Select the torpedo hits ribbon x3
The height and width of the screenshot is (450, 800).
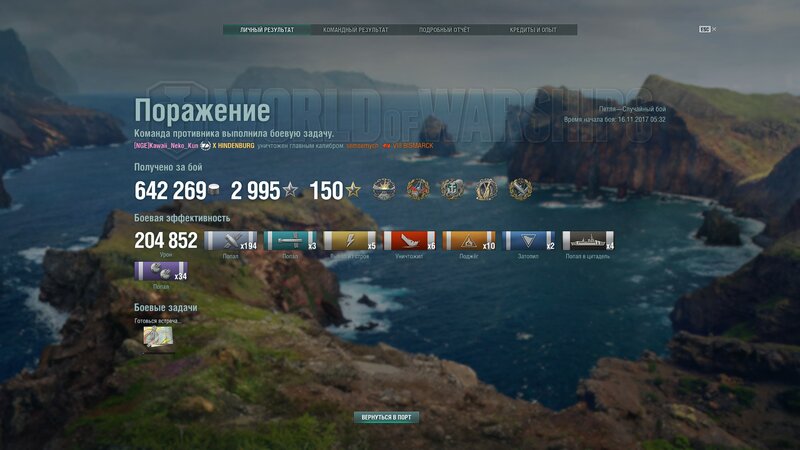[x=290, y=240]
